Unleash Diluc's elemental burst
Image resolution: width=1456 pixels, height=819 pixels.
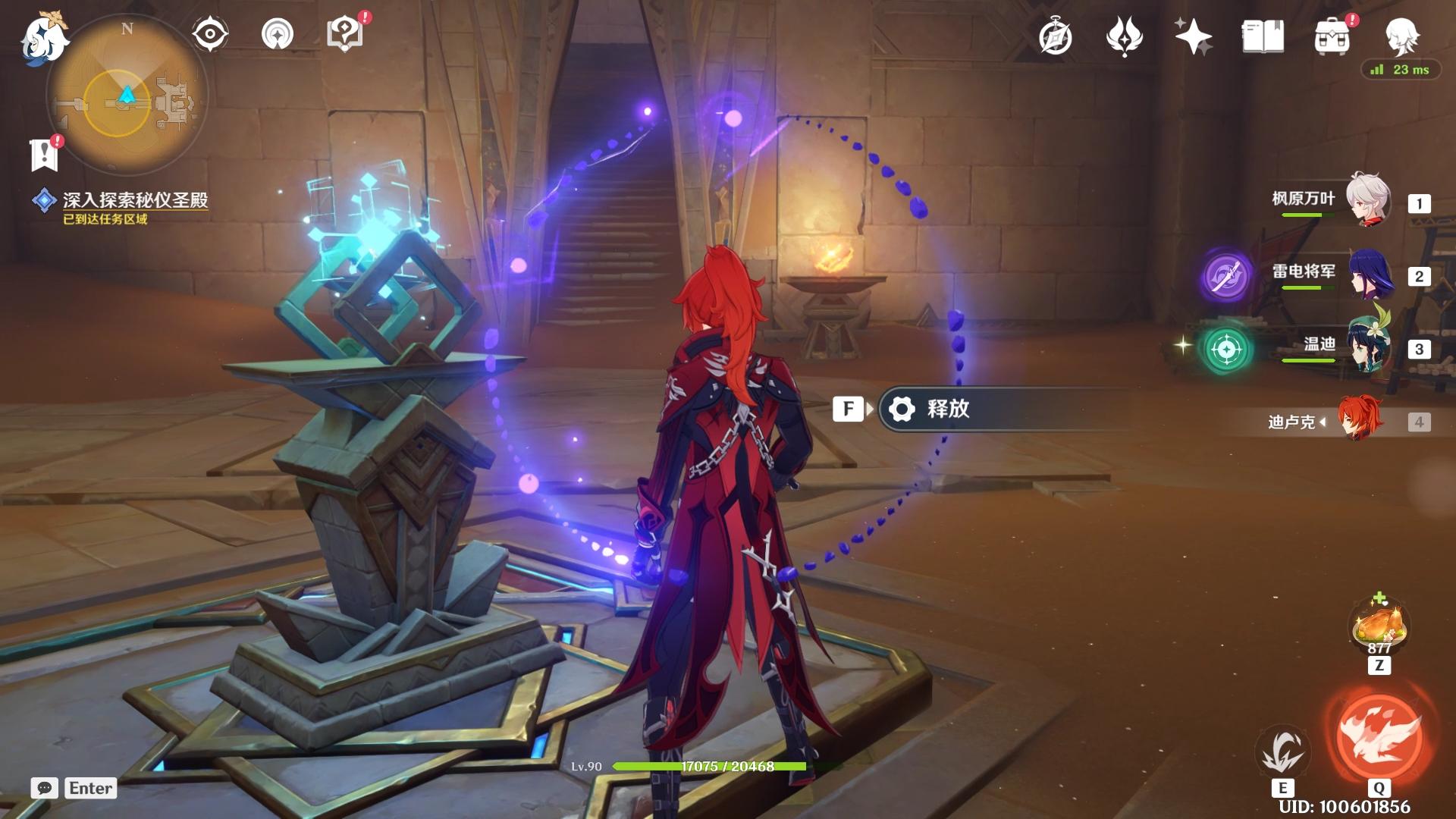1379,737
